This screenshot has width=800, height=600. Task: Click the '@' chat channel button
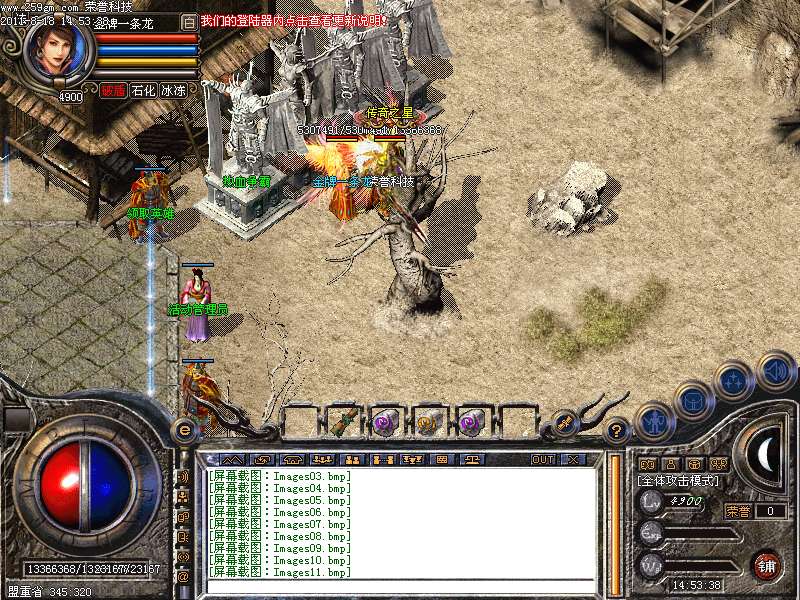pos(183,576)
